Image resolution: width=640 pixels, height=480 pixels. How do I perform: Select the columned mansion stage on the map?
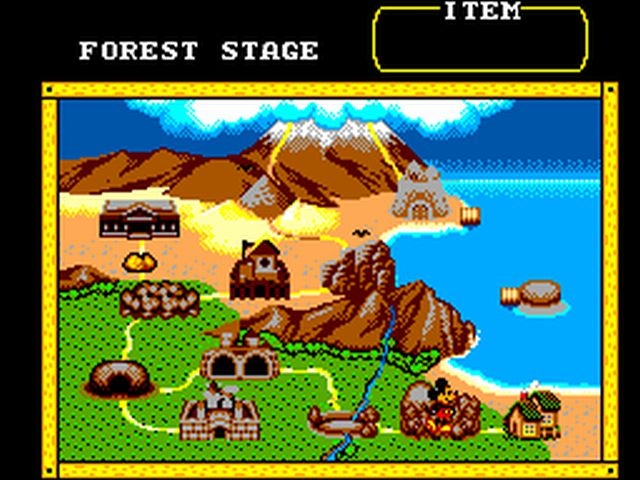coord(139,218)
